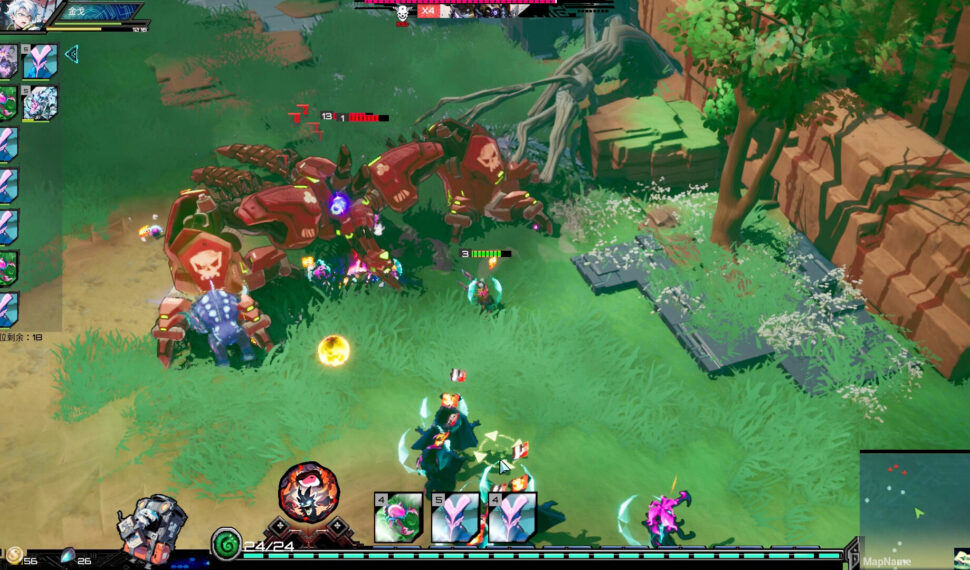This screenshot has height=570, width=970.
Task: Select the green plant creature summon card
Action: (398, 517)
